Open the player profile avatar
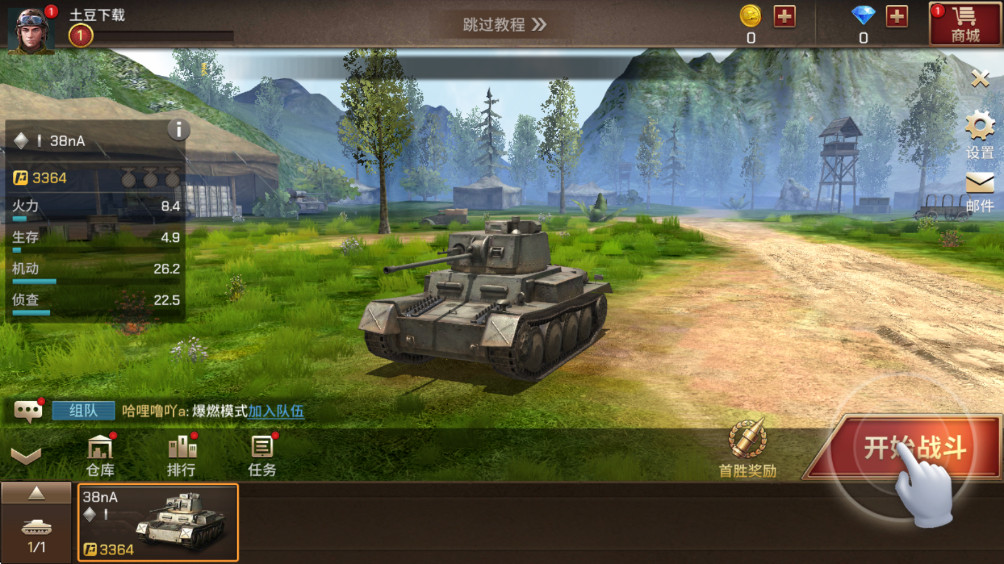The height and width of the screenshot is (564, 1004). 30,28
